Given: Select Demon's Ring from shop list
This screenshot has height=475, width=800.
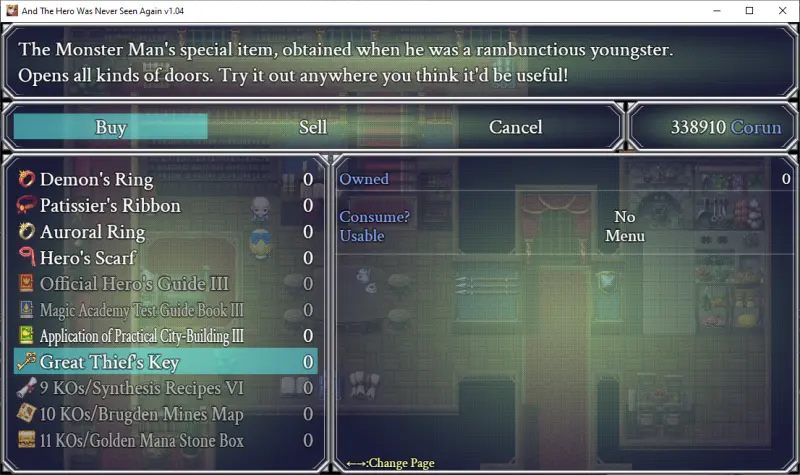Looking at the screenshot, I should [x=96, y=180].
